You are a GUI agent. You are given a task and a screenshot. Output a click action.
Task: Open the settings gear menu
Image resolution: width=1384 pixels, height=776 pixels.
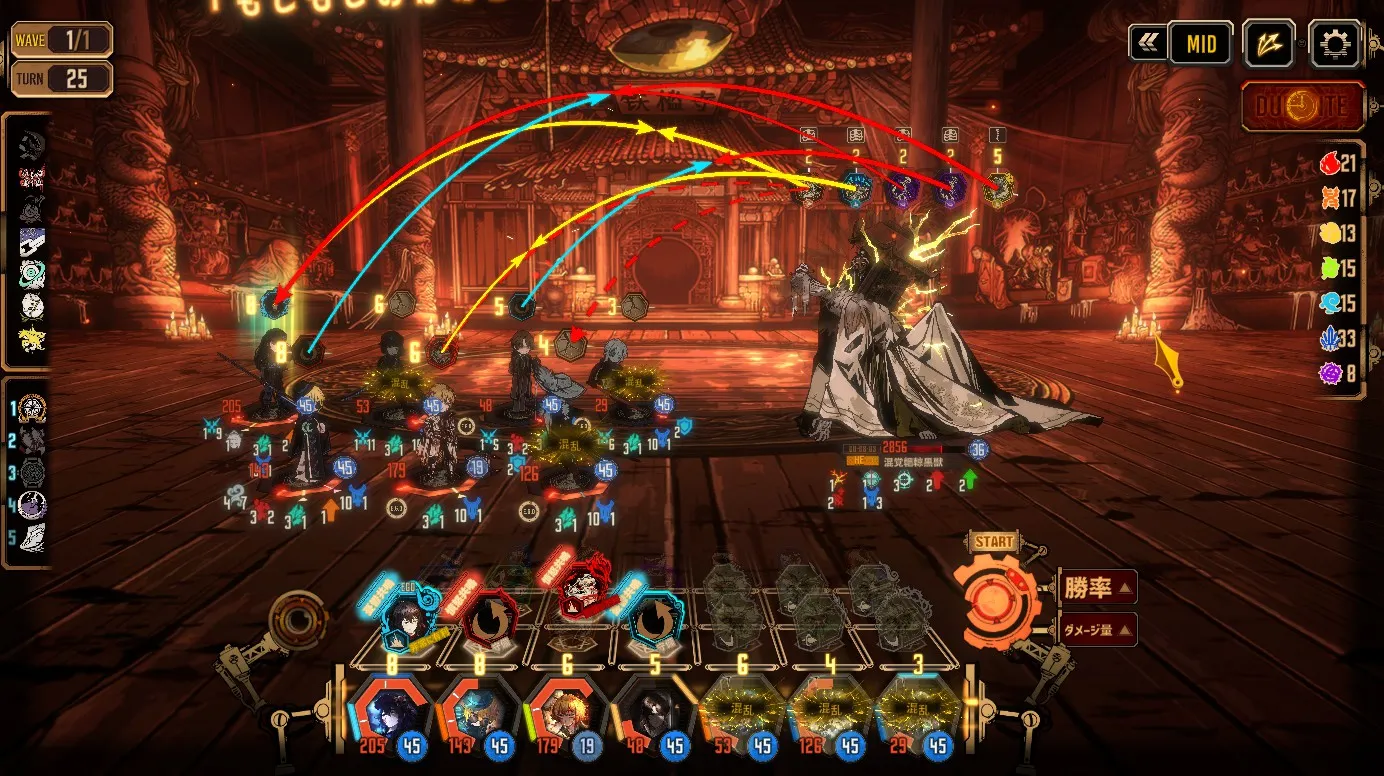(1334, 44)
